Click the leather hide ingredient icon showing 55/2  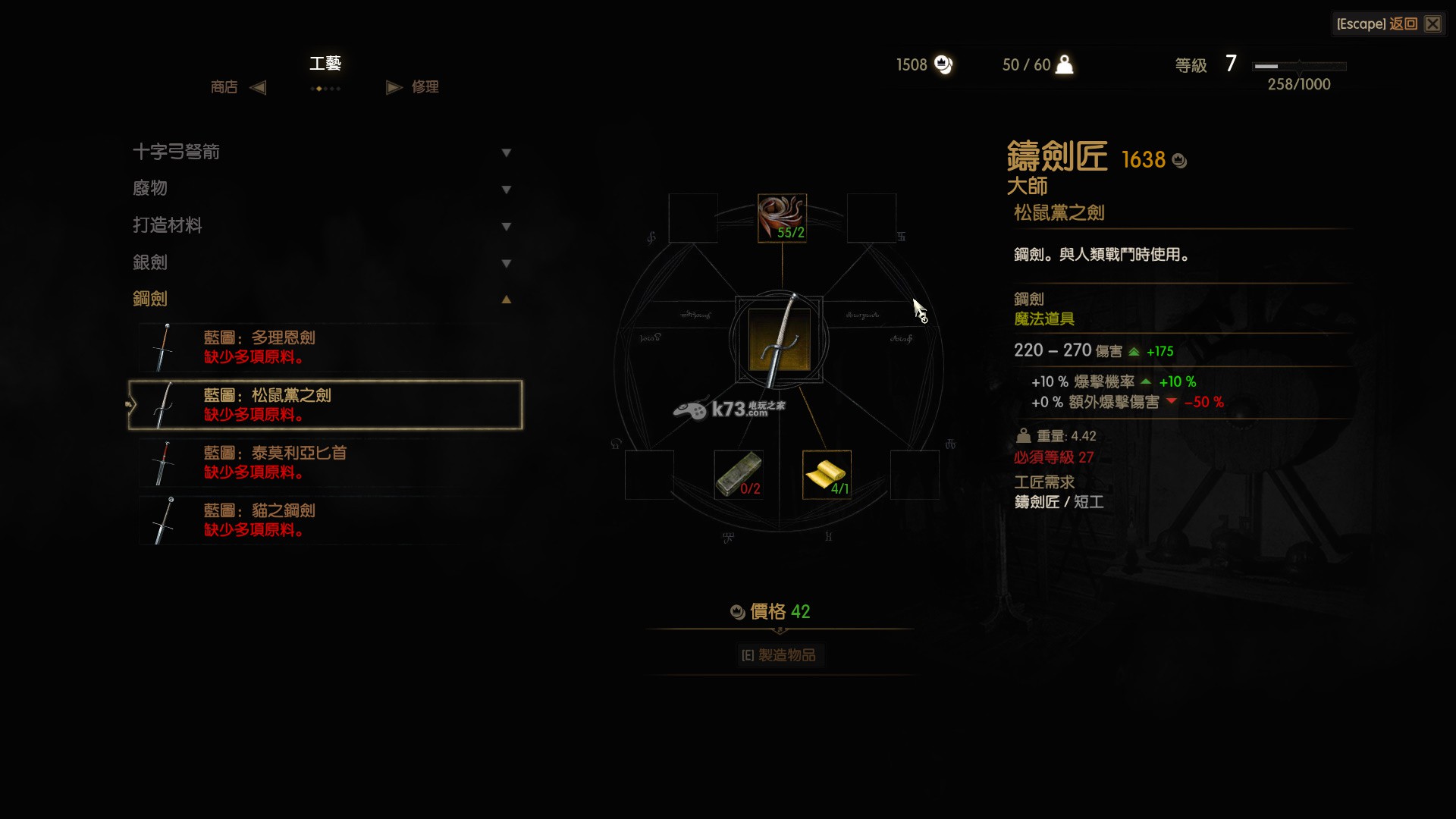click(x=782, y=218)
